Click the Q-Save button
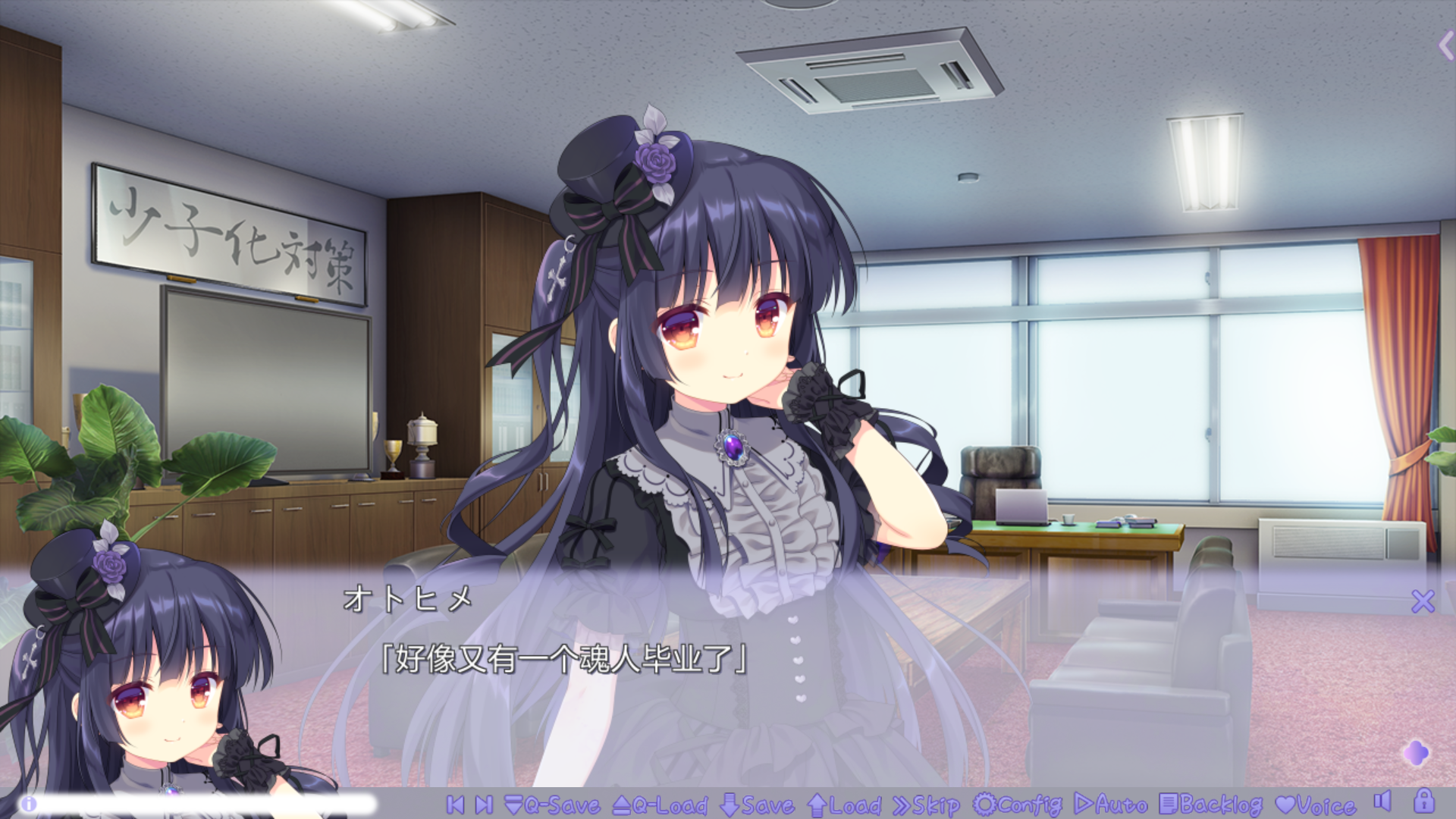The width and height of the screenshot is (1456, 819). [551, 805]
